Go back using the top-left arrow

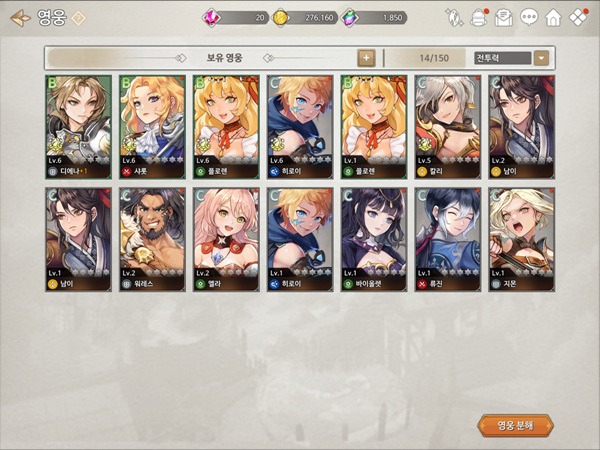19,18
